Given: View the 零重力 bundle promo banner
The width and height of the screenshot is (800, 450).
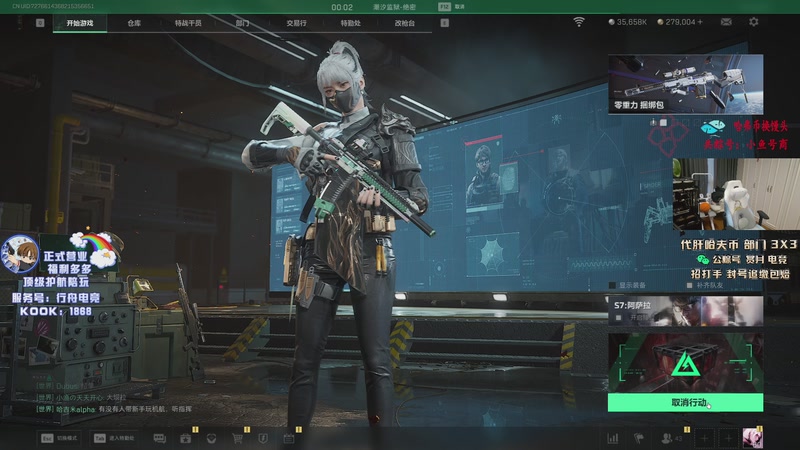Looking at the screenshot, I should (x=685, y=84).
